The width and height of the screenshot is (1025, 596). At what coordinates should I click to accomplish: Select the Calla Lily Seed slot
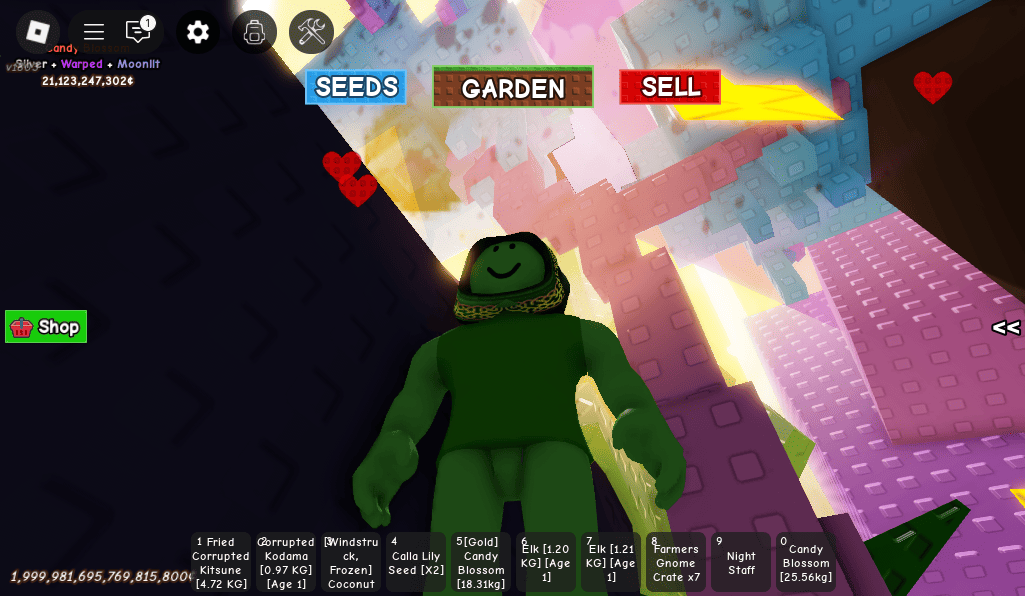coord(416,562)
